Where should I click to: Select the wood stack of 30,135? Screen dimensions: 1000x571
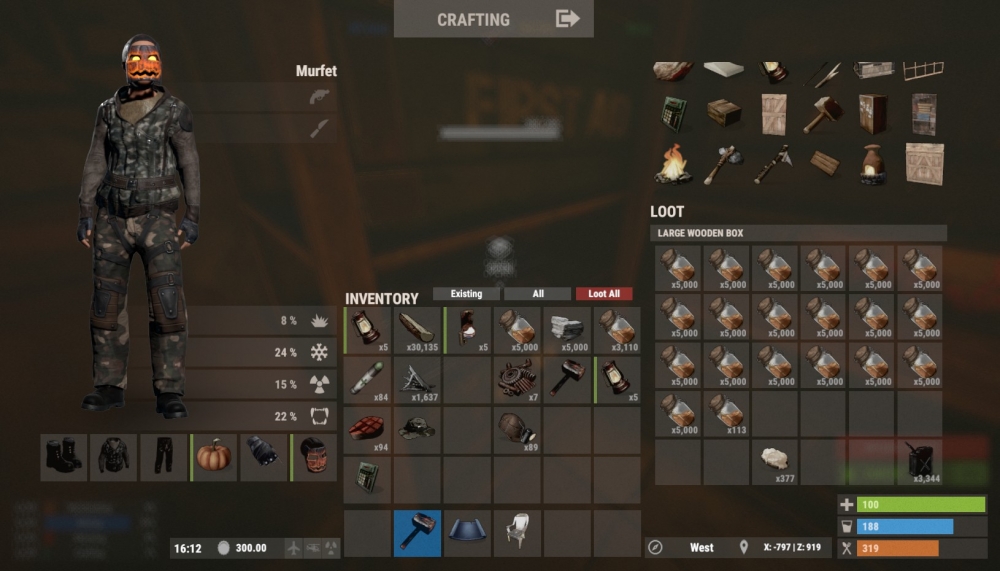[418, 330]
